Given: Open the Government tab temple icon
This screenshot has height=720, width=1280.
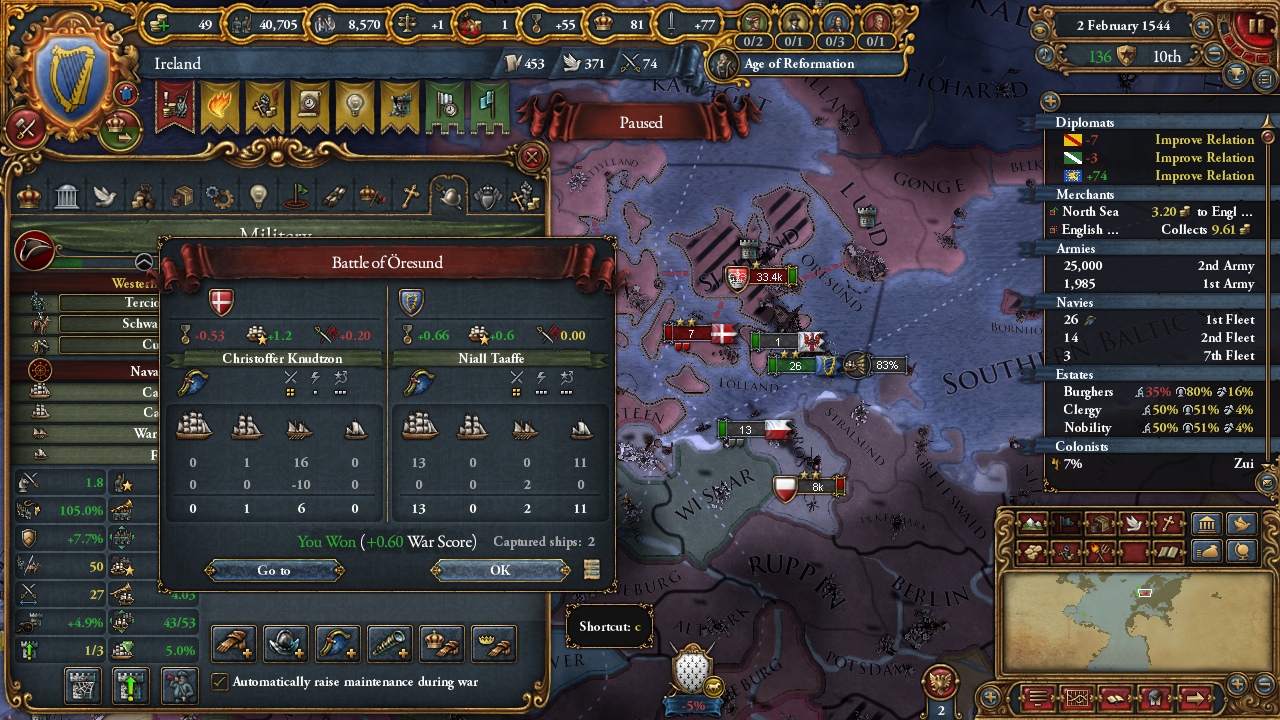Looking at the screenshot, I should tap(66, 196).
